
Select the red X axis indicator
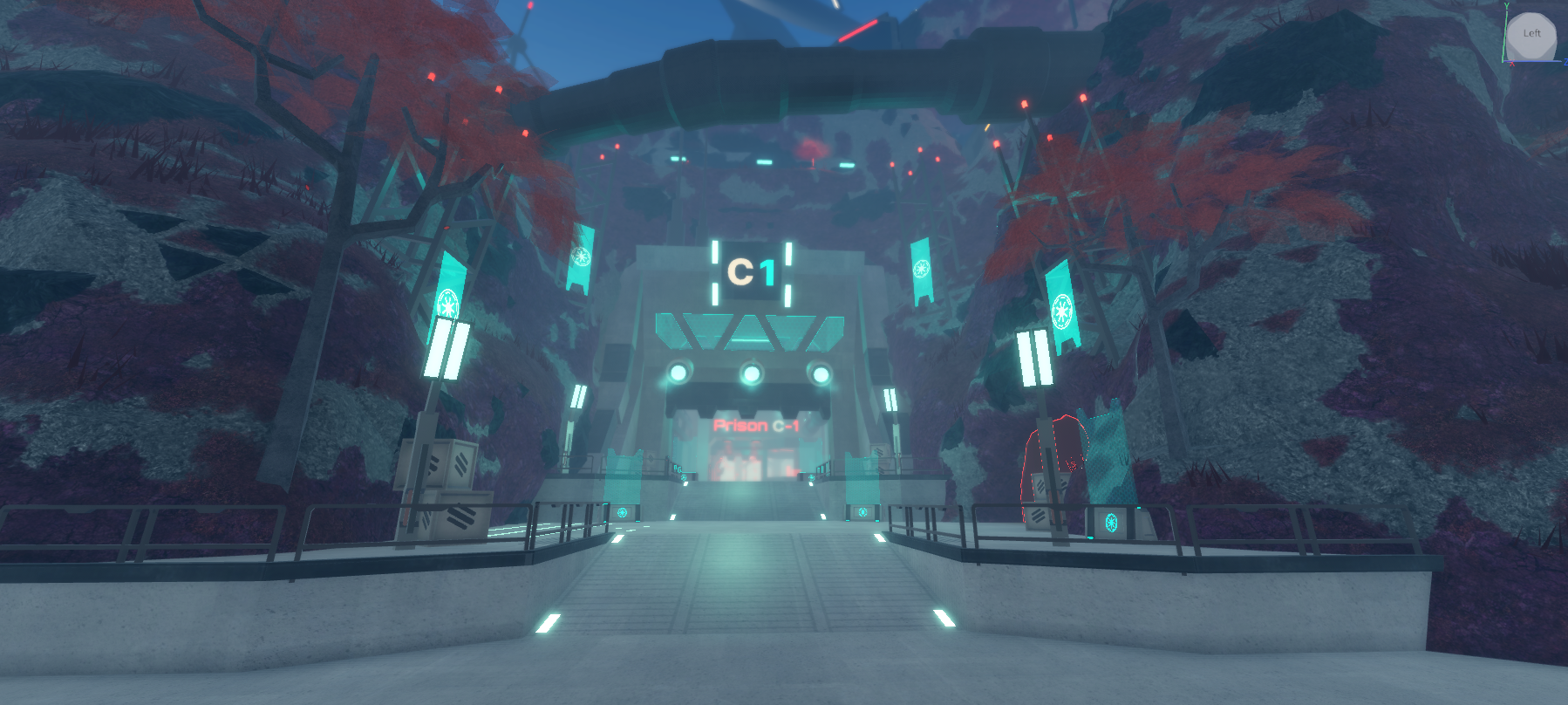coord(1512,63)
